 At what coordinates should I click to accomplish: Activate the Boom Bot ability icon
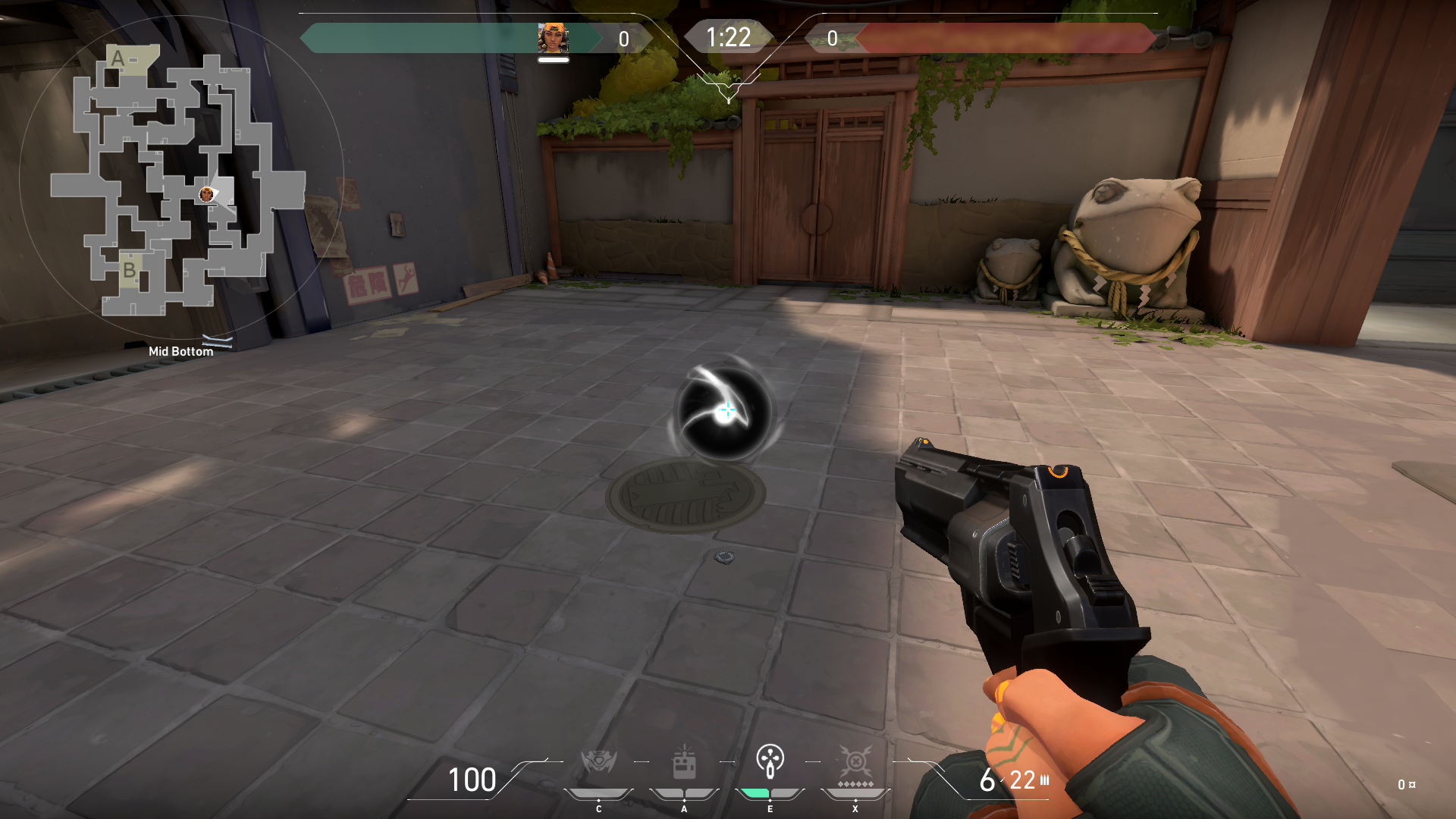598,761
